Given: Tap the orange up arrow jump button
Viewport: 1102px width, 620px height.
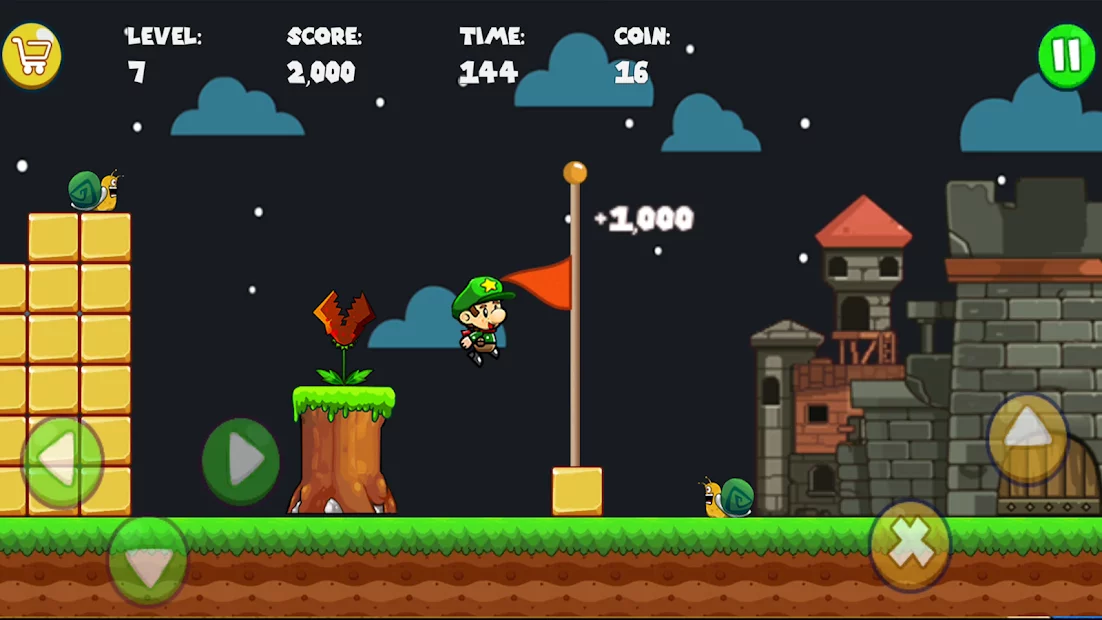Looking at the screenshot, I should (x=1027, y=438).
